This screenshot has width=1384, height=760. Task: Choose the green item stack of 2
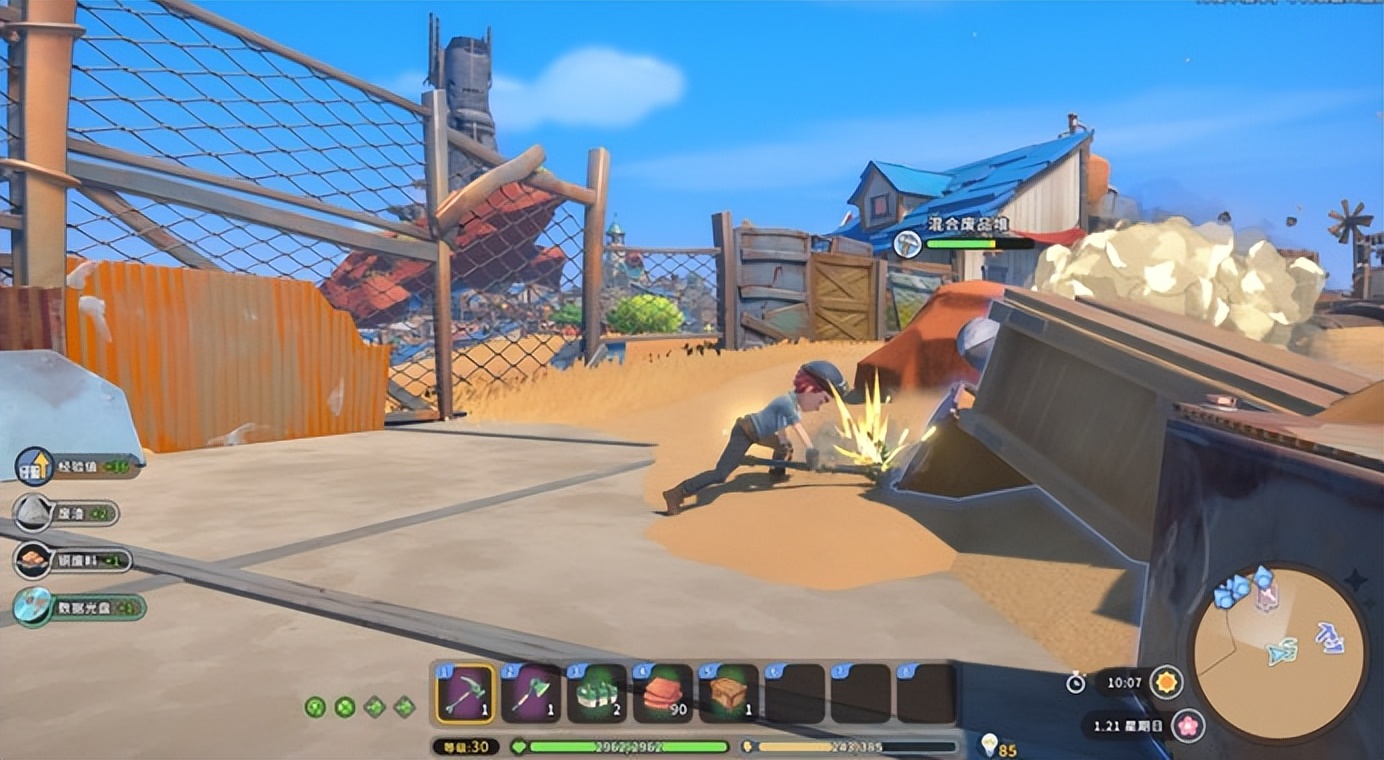(x=597, y=693)
